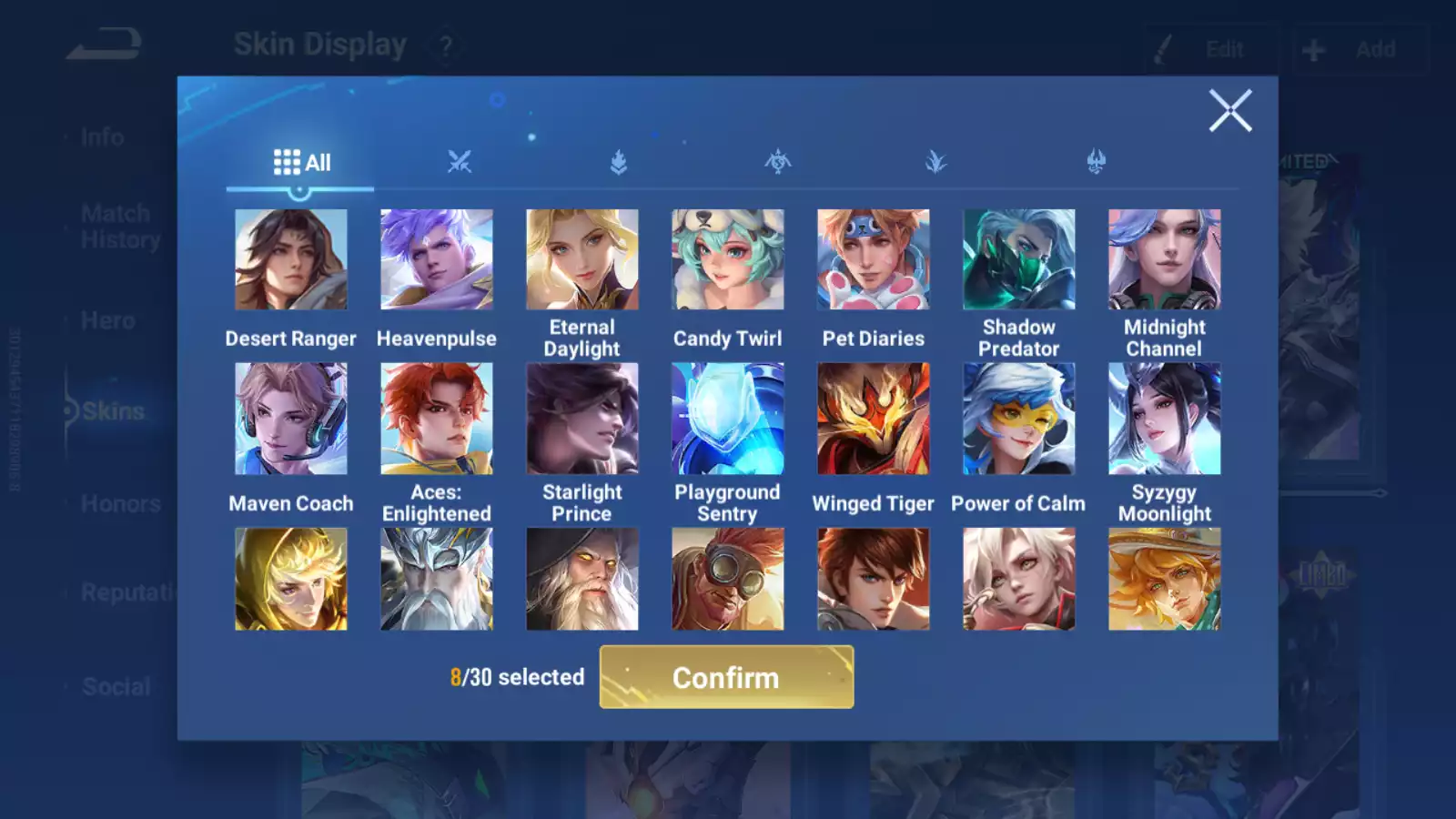1456x819 pixels.
Task: Choose the grey-hat bearded wizard skin portrait
Action: coord(582,580)
